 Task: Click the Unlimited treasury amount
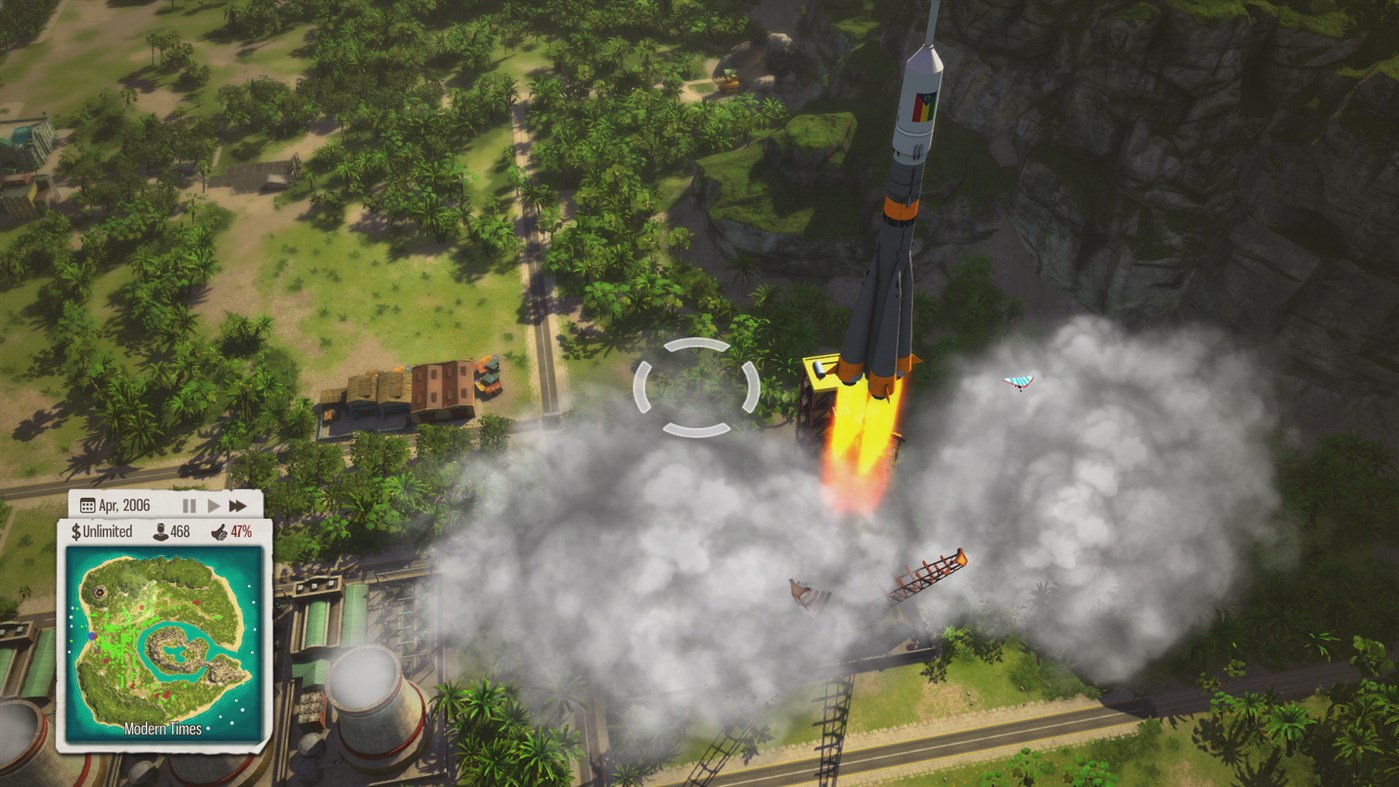click(x=108, y=530)
